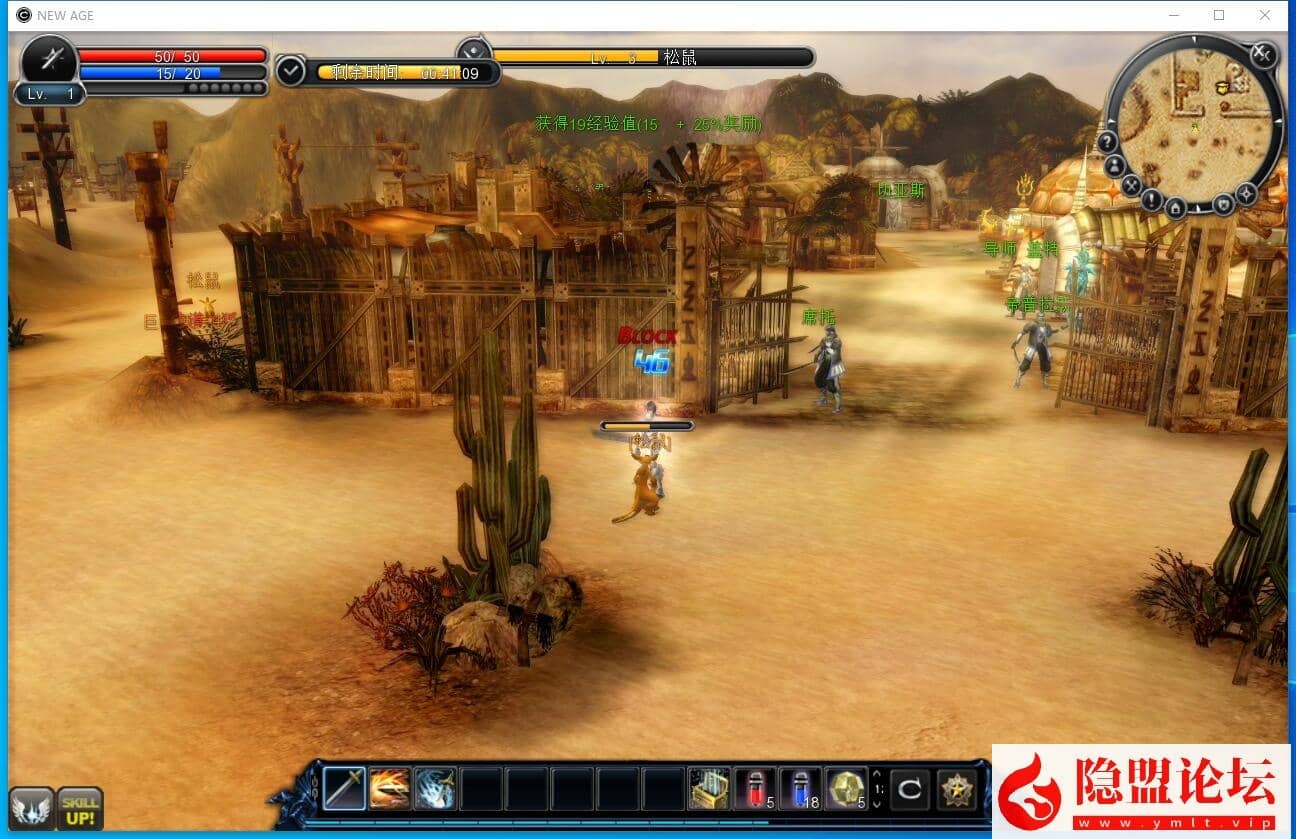The image size is (1296, 839).
Task: Click the green checkmark beside the timer
Action: click(290, 70)
